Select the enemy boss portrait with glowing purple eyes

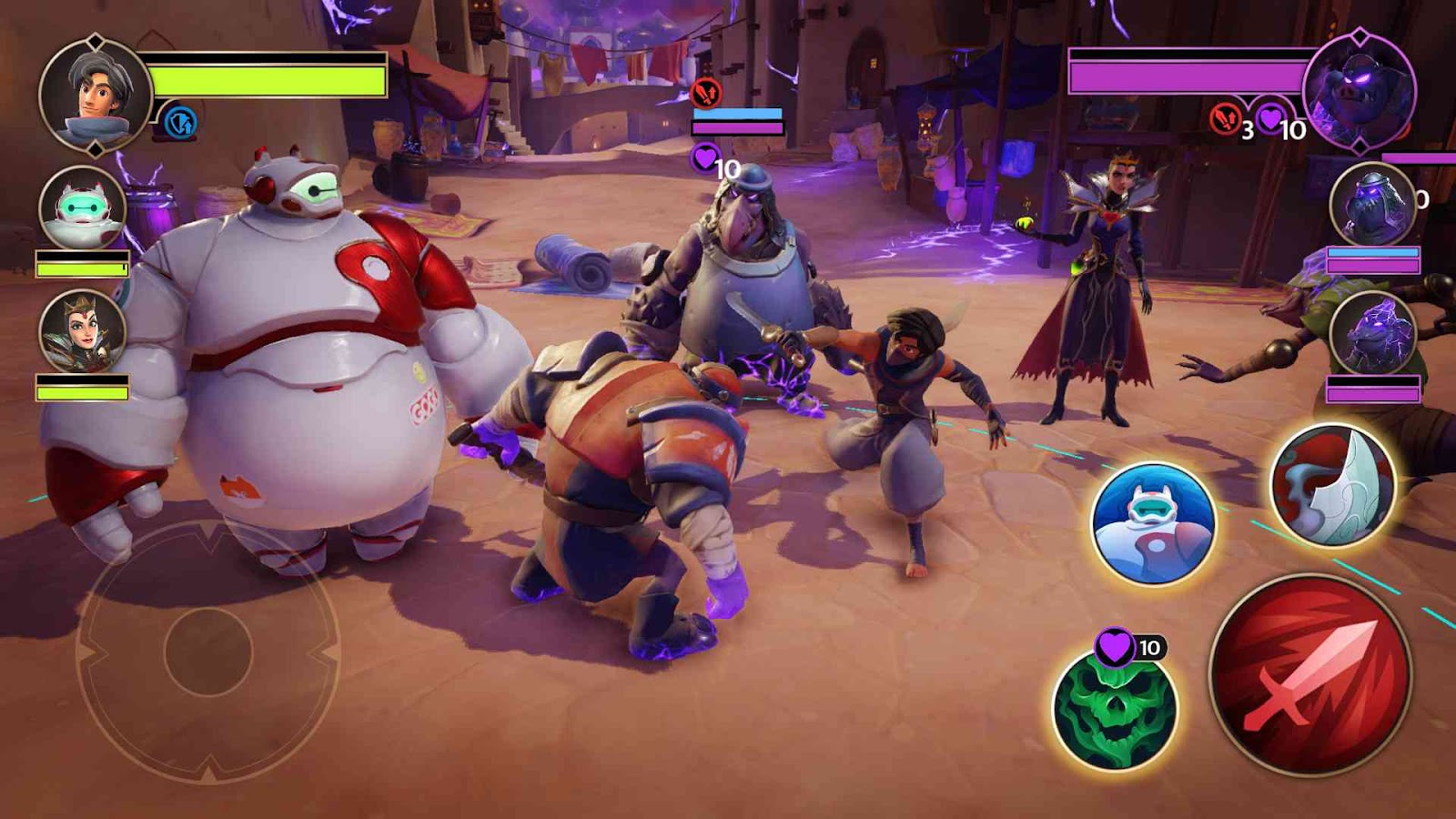tap(1358, 91)
